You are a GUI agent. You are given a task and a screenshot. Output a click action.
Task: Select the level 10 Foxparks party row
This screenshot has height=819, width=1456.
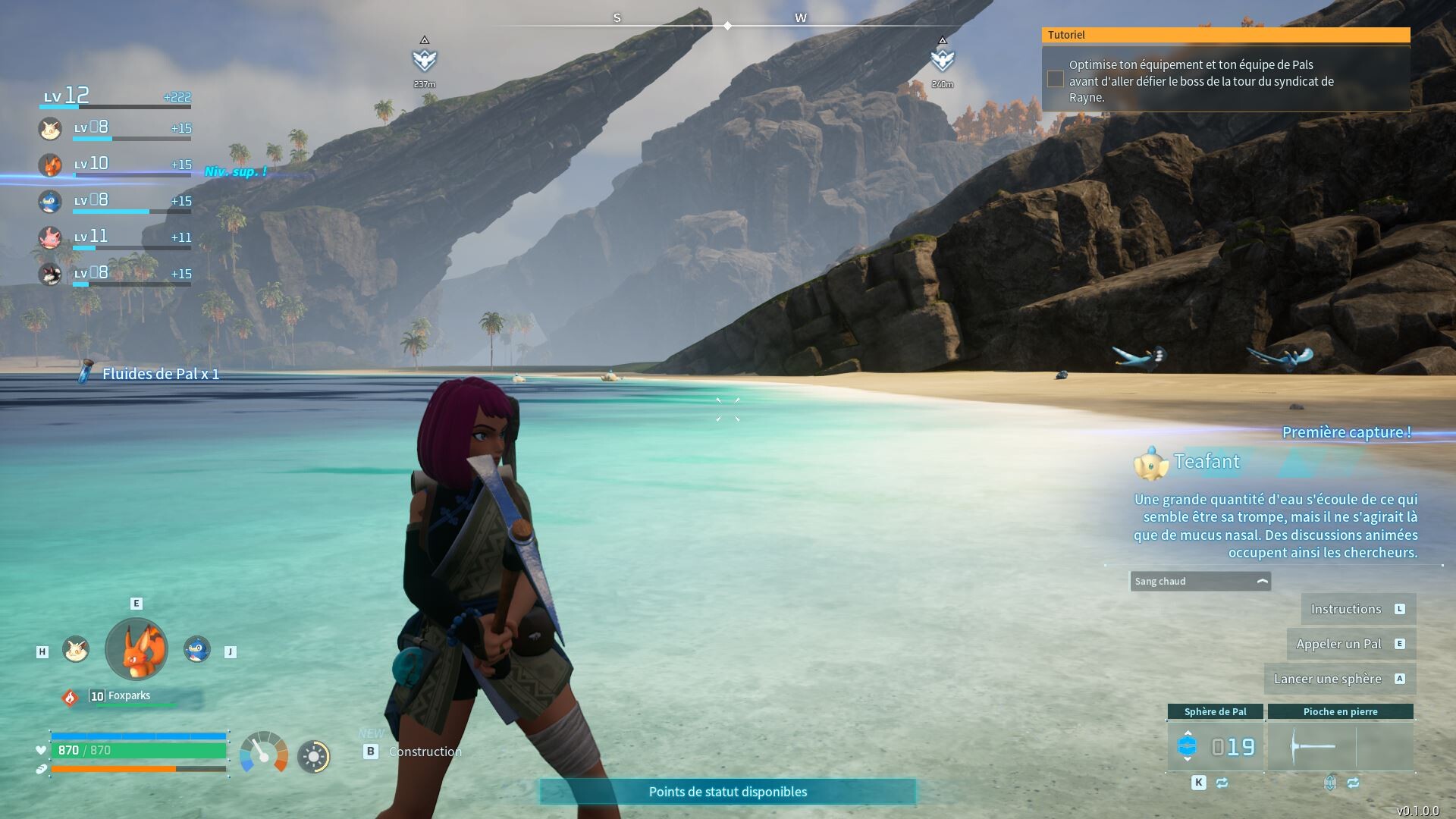click(114, 165)
